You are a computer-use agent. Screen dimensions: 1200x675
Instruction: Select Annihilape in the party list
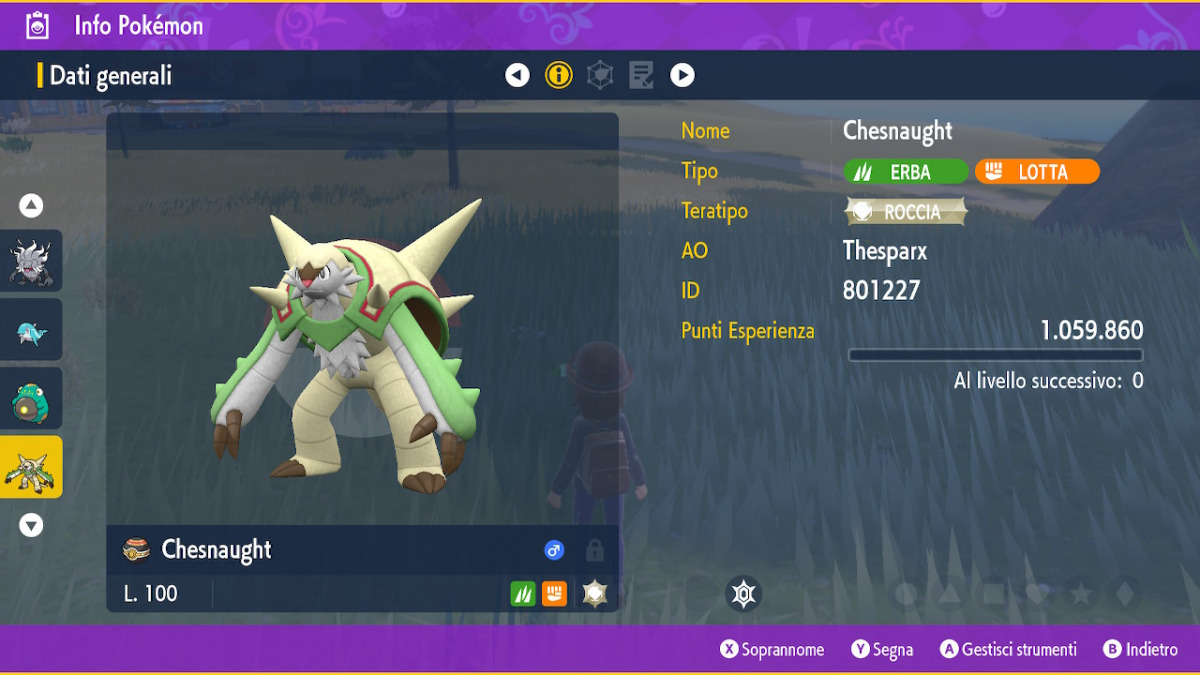tap(31, 260)
